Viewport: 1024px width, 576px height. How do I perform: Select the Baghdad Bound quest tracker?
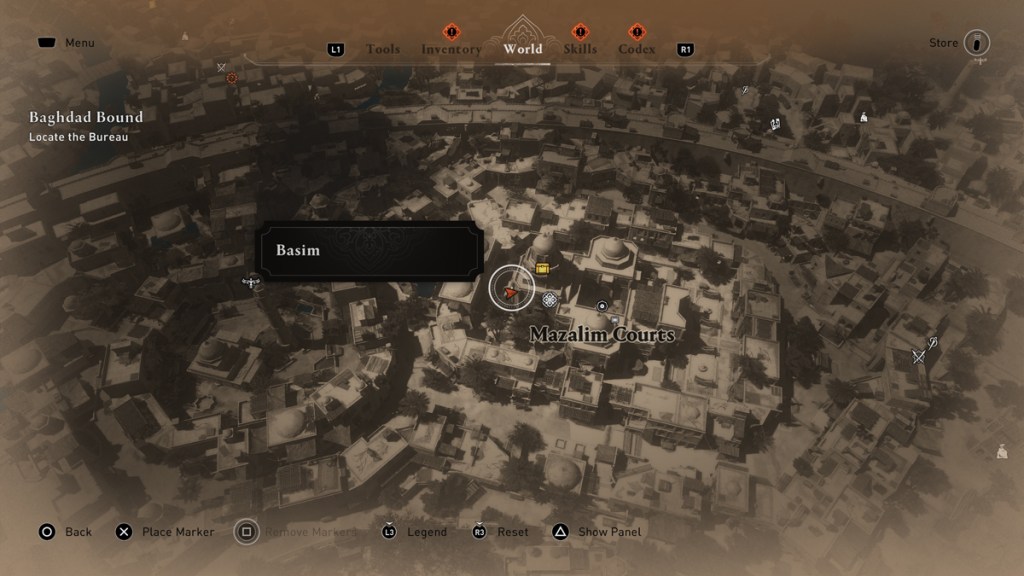86,117
